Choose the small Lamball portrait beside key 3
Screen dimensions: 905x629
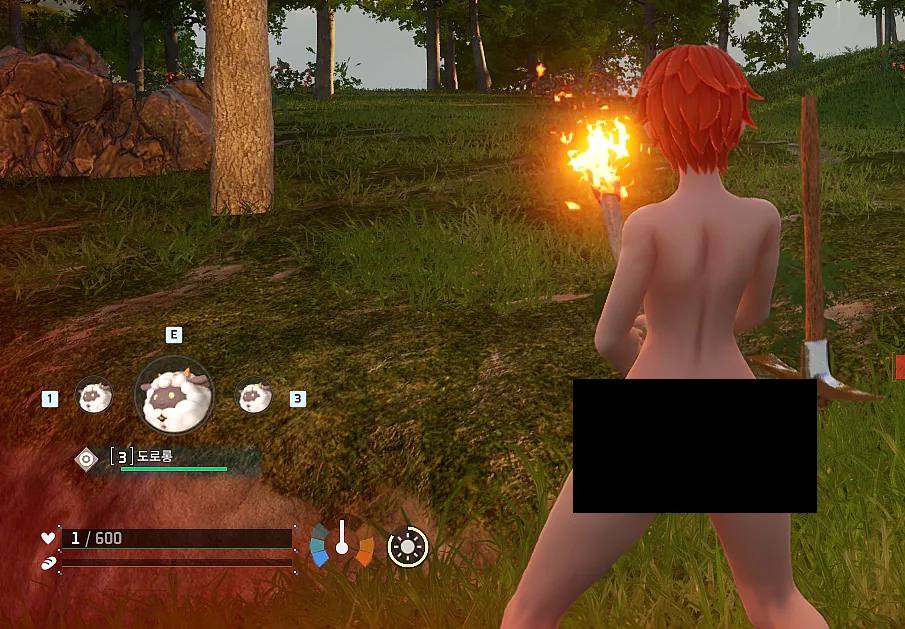click(255, 397)
